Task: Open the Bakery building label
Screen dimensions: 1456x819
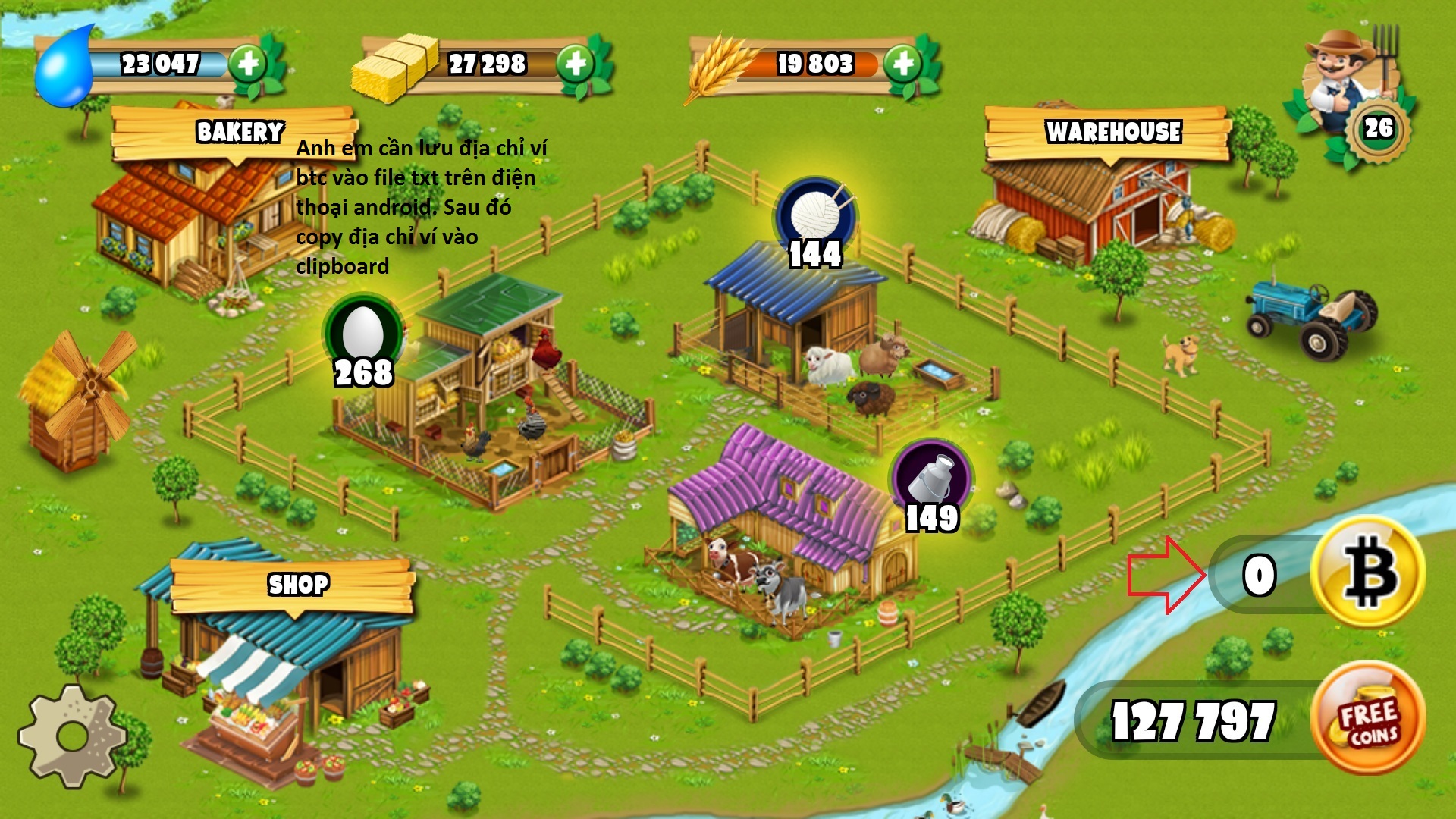Action: [239, 133]
